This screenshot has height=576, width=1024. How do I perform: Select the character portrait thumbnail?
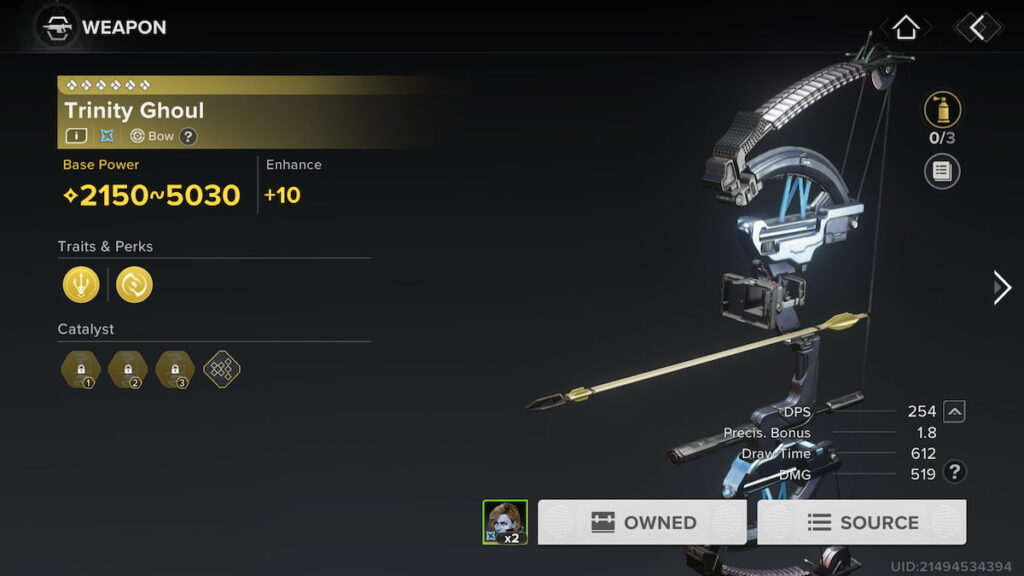(505, 522)
